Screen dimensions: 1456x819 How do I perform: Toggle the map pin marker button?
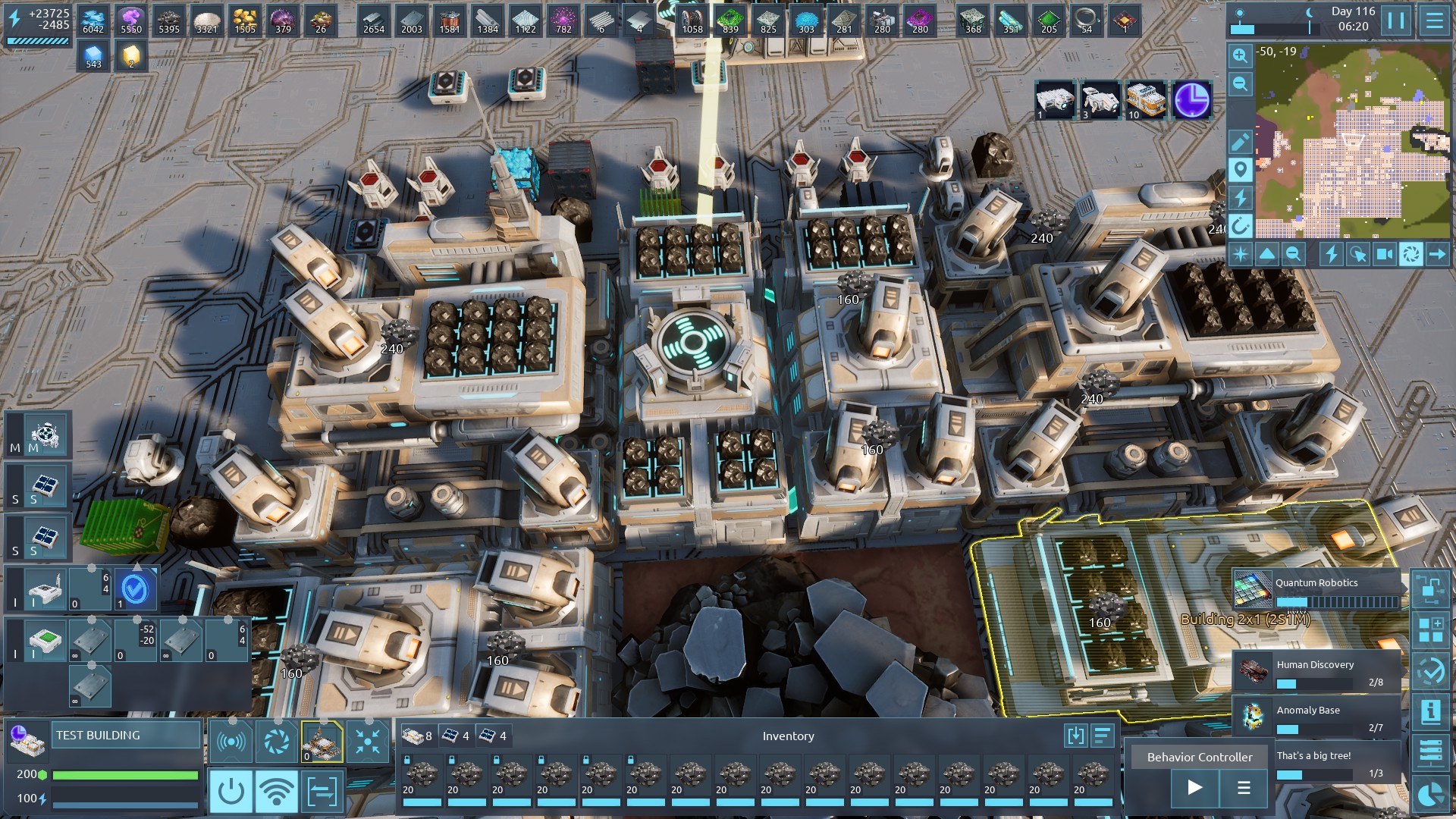1240,169
